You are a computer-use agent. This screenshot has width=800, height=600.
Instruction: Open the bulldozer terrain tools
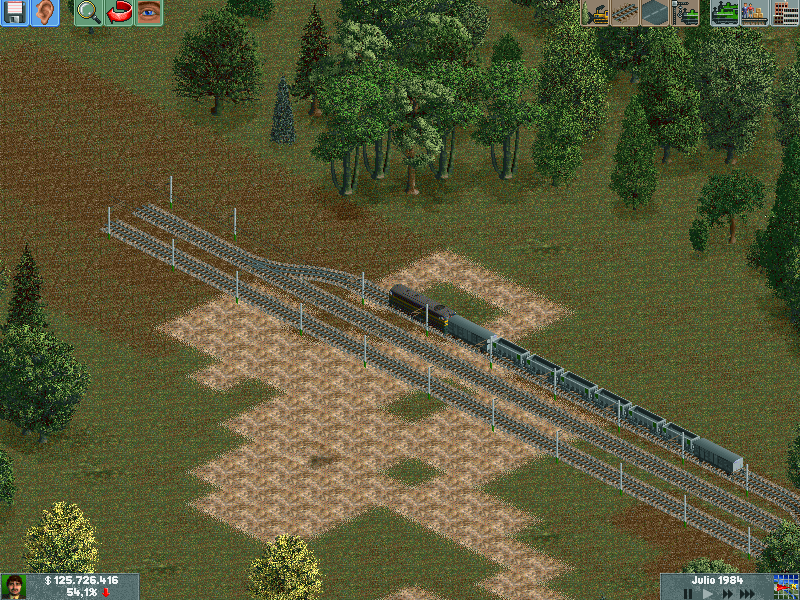click(595, 13)
